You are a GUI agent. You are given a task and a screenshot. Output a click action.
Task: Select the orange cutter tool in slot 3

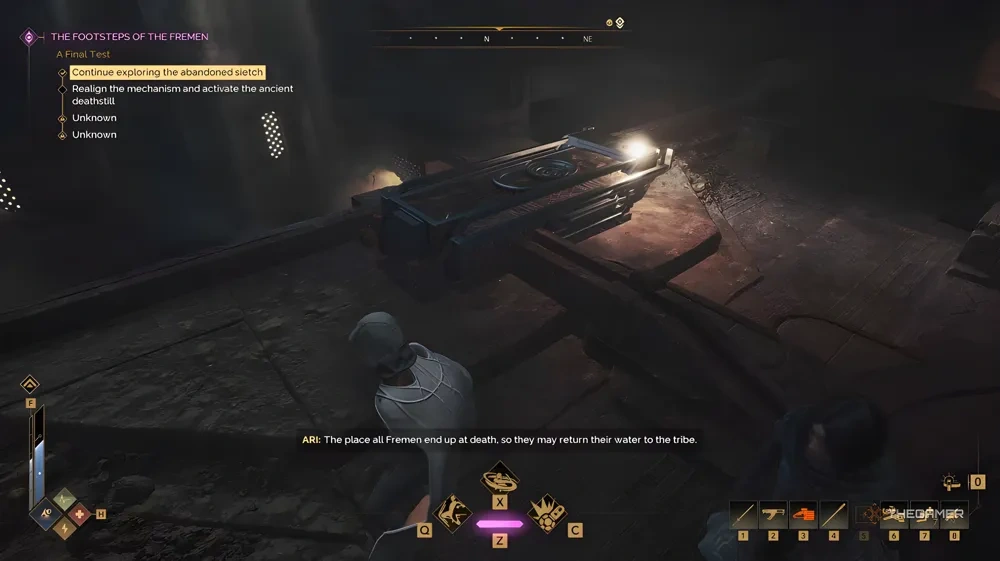803,514
